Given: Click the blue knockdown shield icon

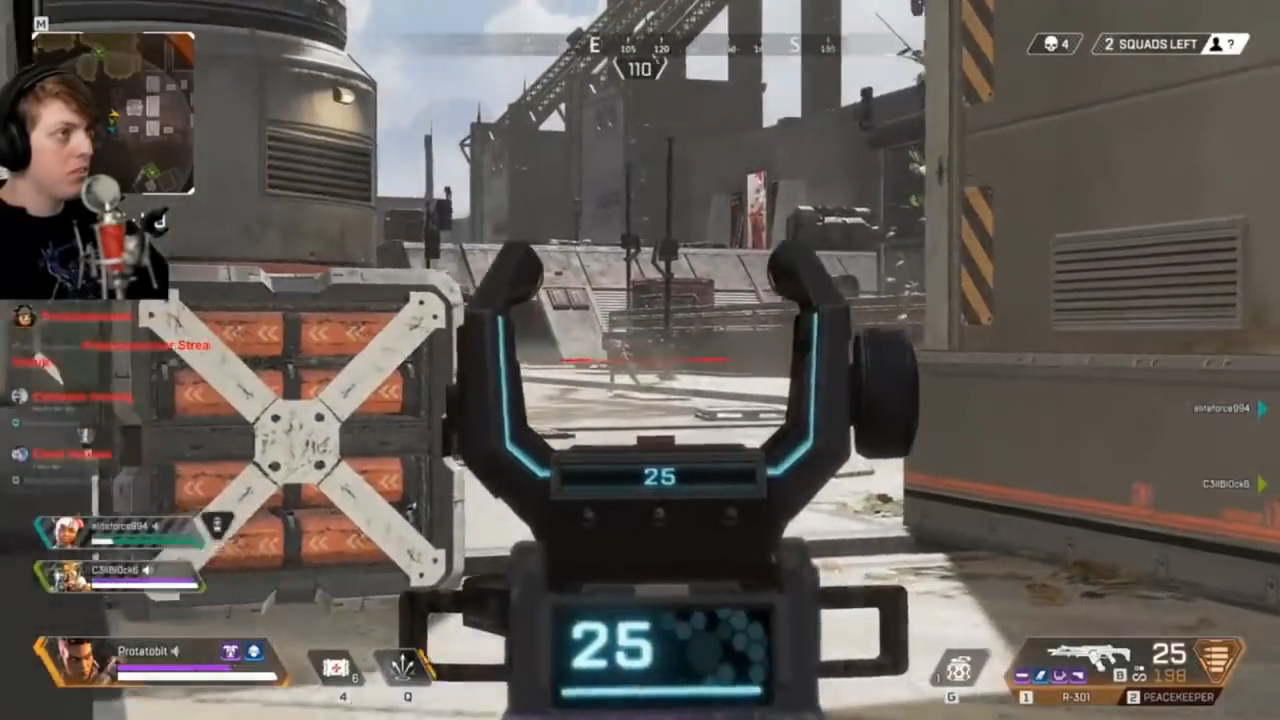Looking at the screenshot, I should coord(255,652).
